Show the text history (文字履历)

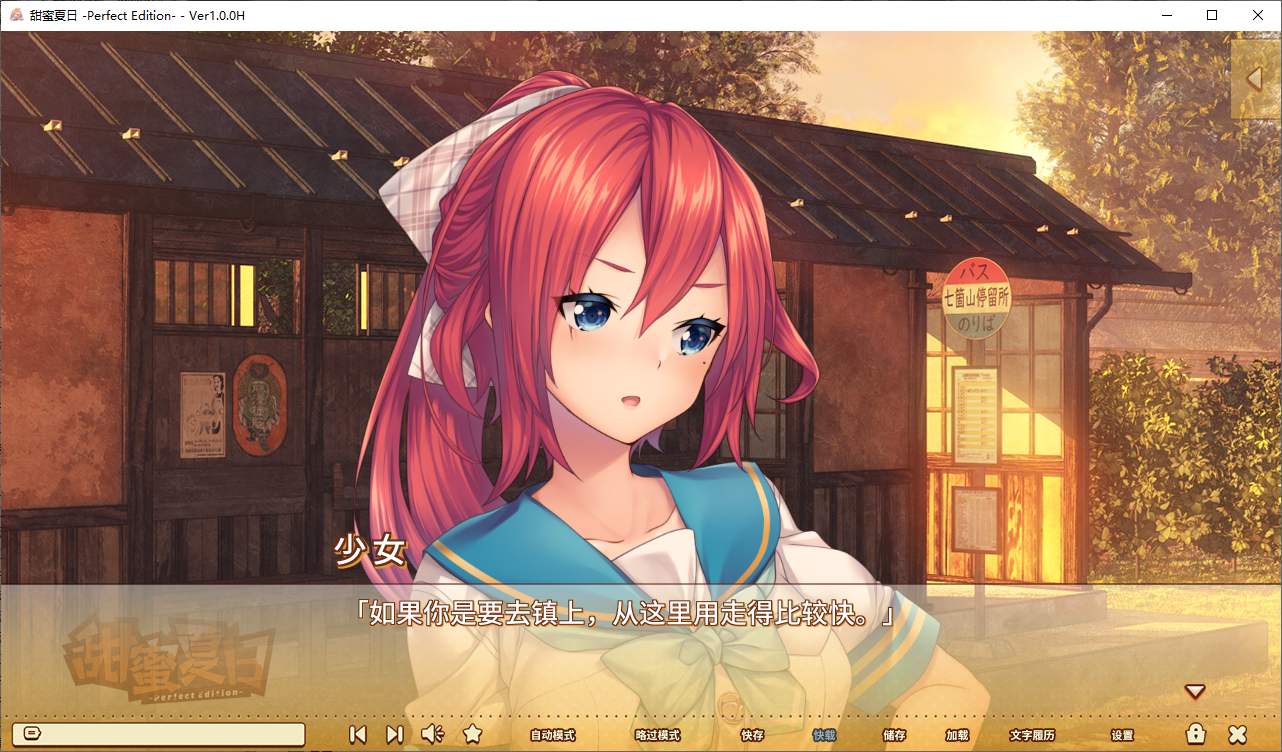[1032, 735]
